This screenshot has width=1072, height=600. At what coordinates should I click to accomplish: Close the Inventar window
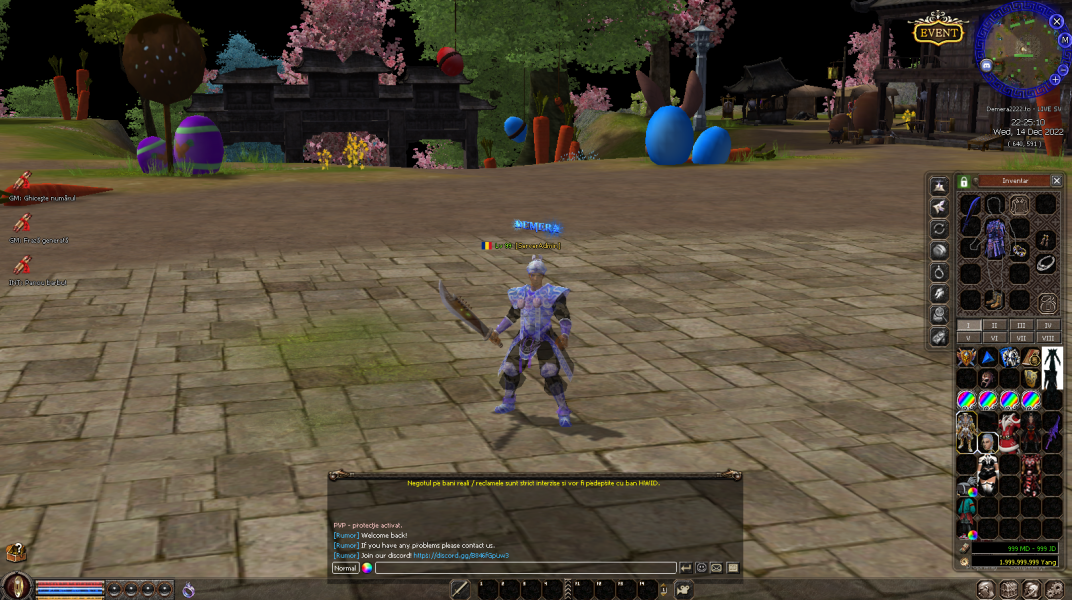(1056, 181)
